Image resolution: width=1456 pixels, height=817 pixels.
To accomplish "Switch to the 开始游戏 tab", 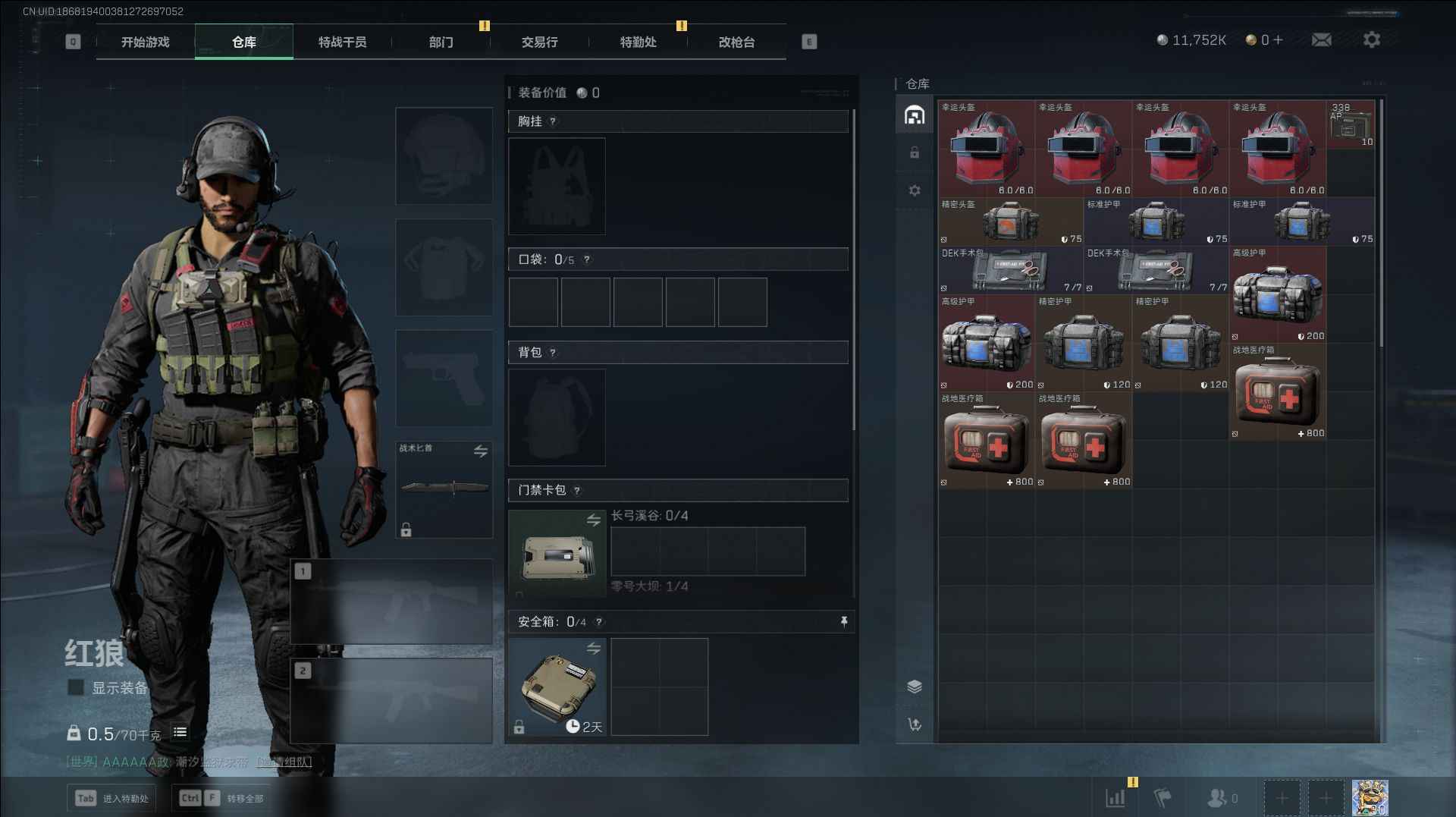I will [145, 42].
